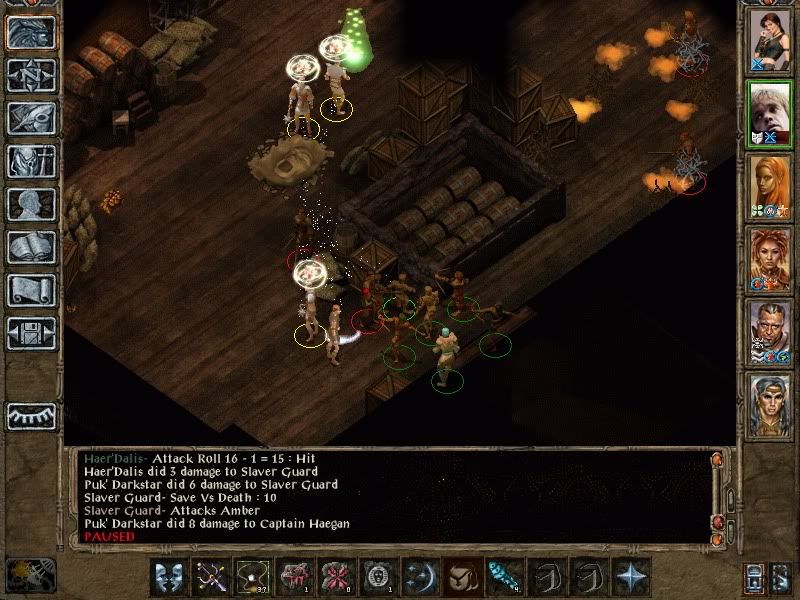Click the four-point star action button
This screenshot has height=600, width=800.
(630, 576)
